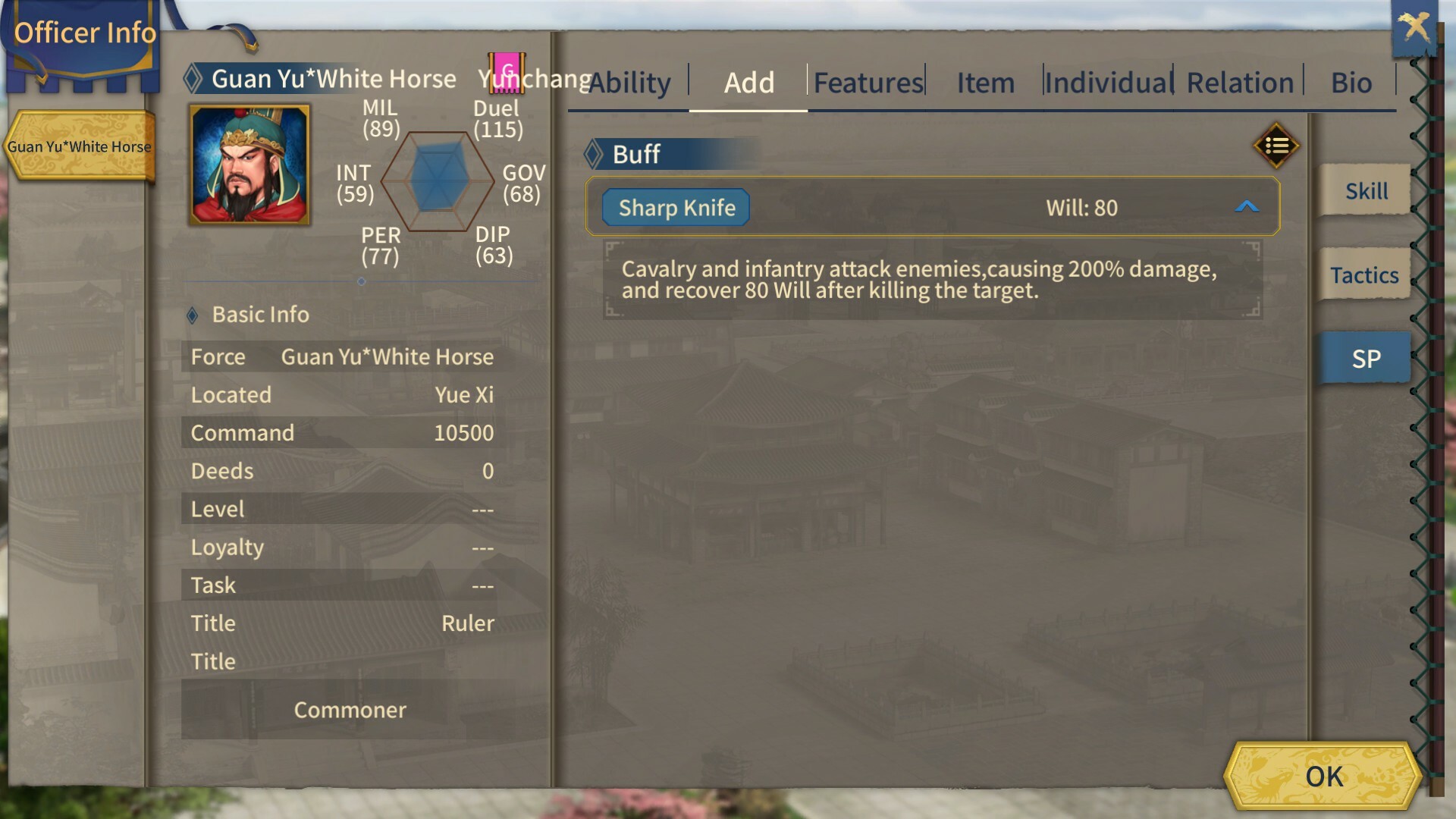1456x819 pixels.
Task: Click the pink G badge near officer name
Action: click(x=505, y=72)
